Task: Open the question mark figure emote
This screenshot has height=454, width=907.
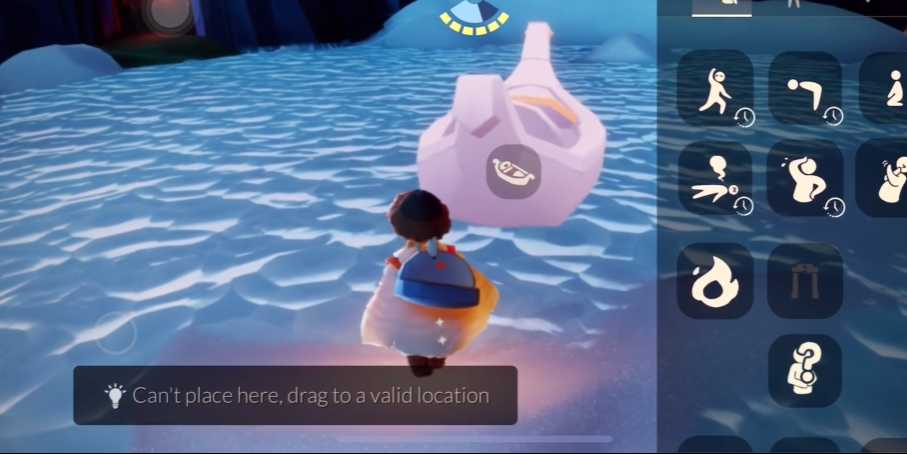Action: coord(804,370)
